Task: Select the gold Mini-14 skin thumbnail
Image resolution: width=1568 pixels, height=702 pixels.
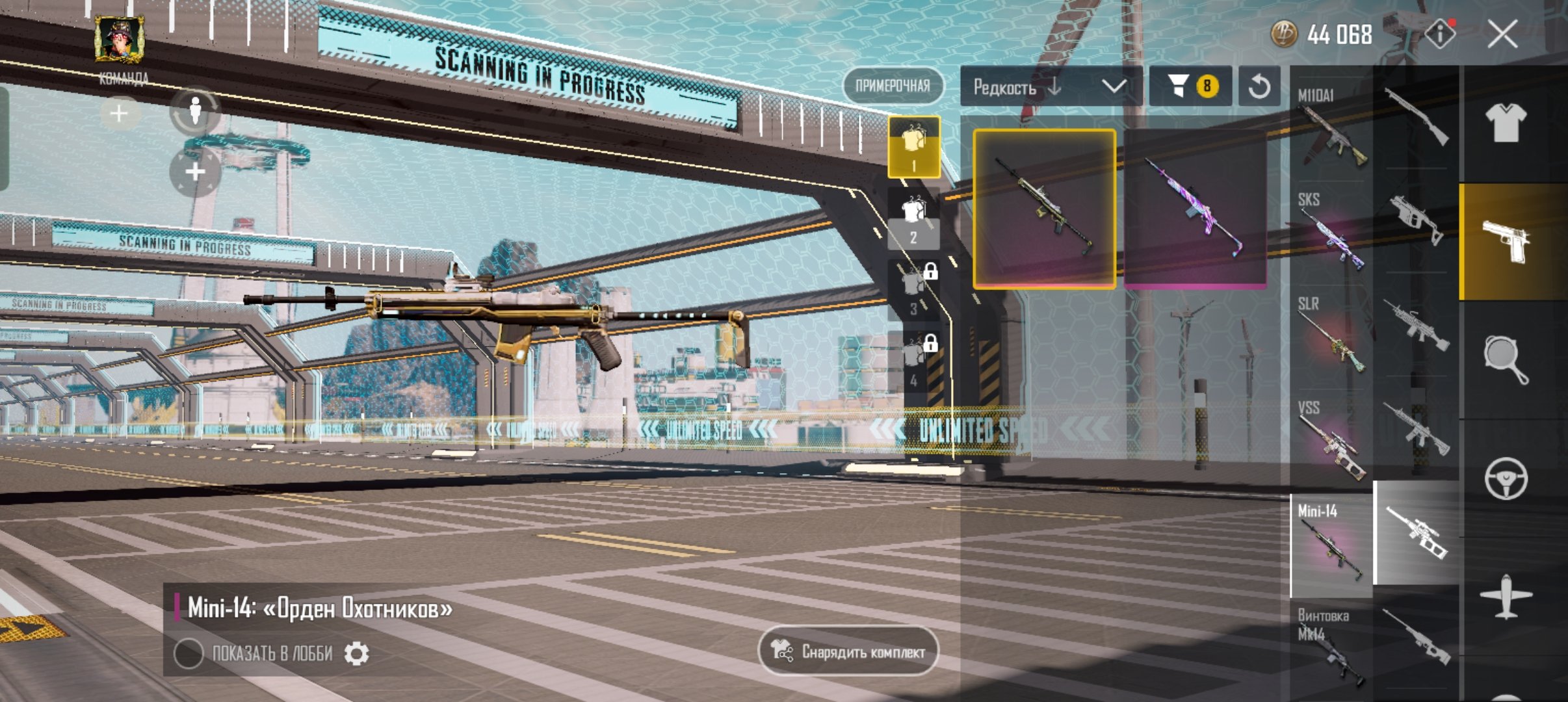Action: [x=1044, y=208]
